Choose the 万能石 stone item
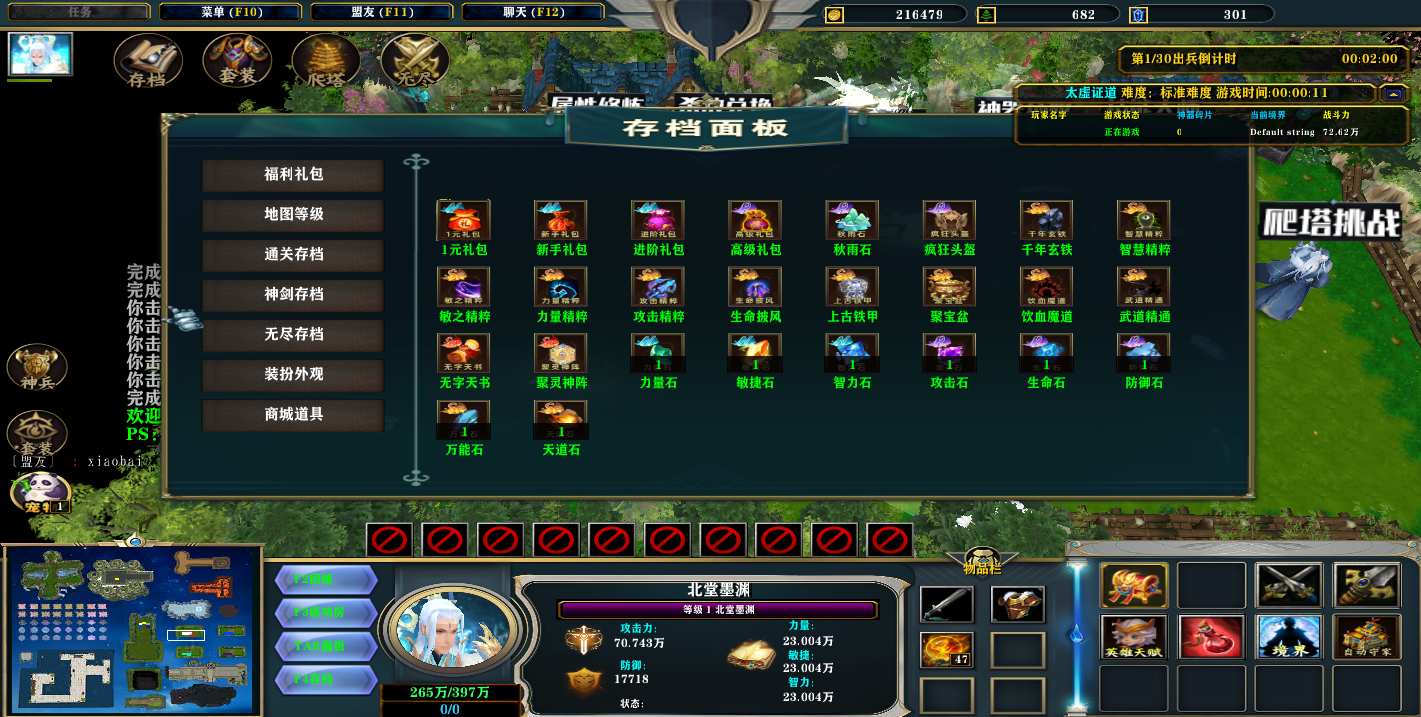The height and width of the screenshot is (717, 1421). pyautogui.click(x=463, y=421)
